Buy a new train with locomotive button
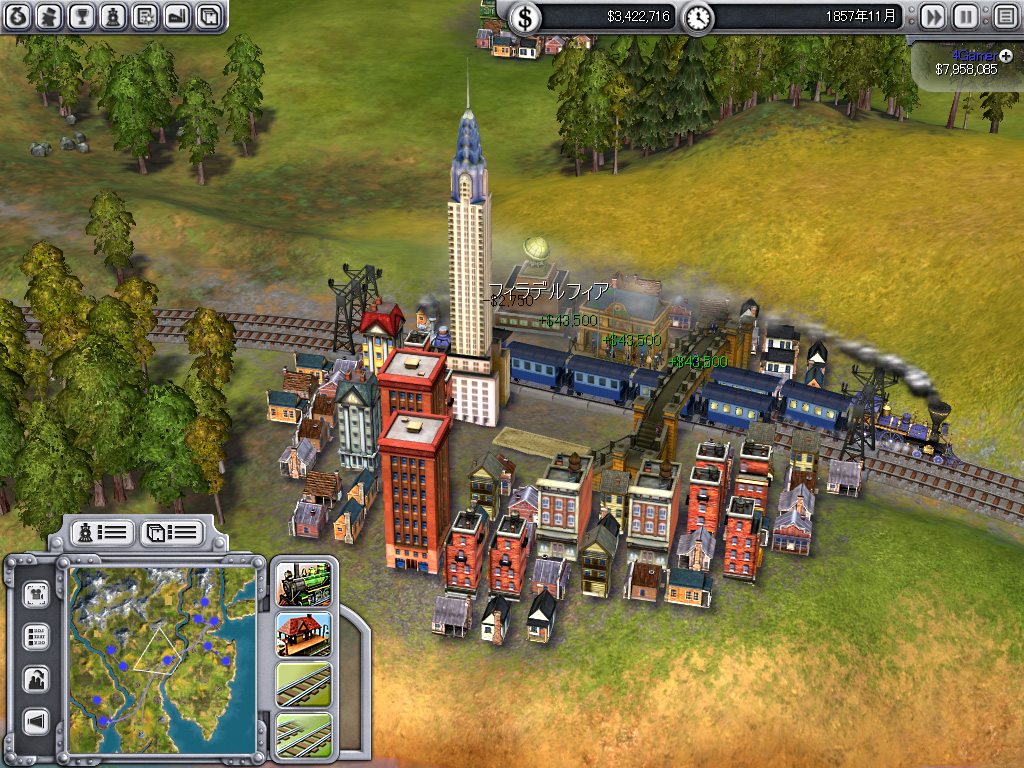This screenshot has width=1024, height=768. click(304, 584)
